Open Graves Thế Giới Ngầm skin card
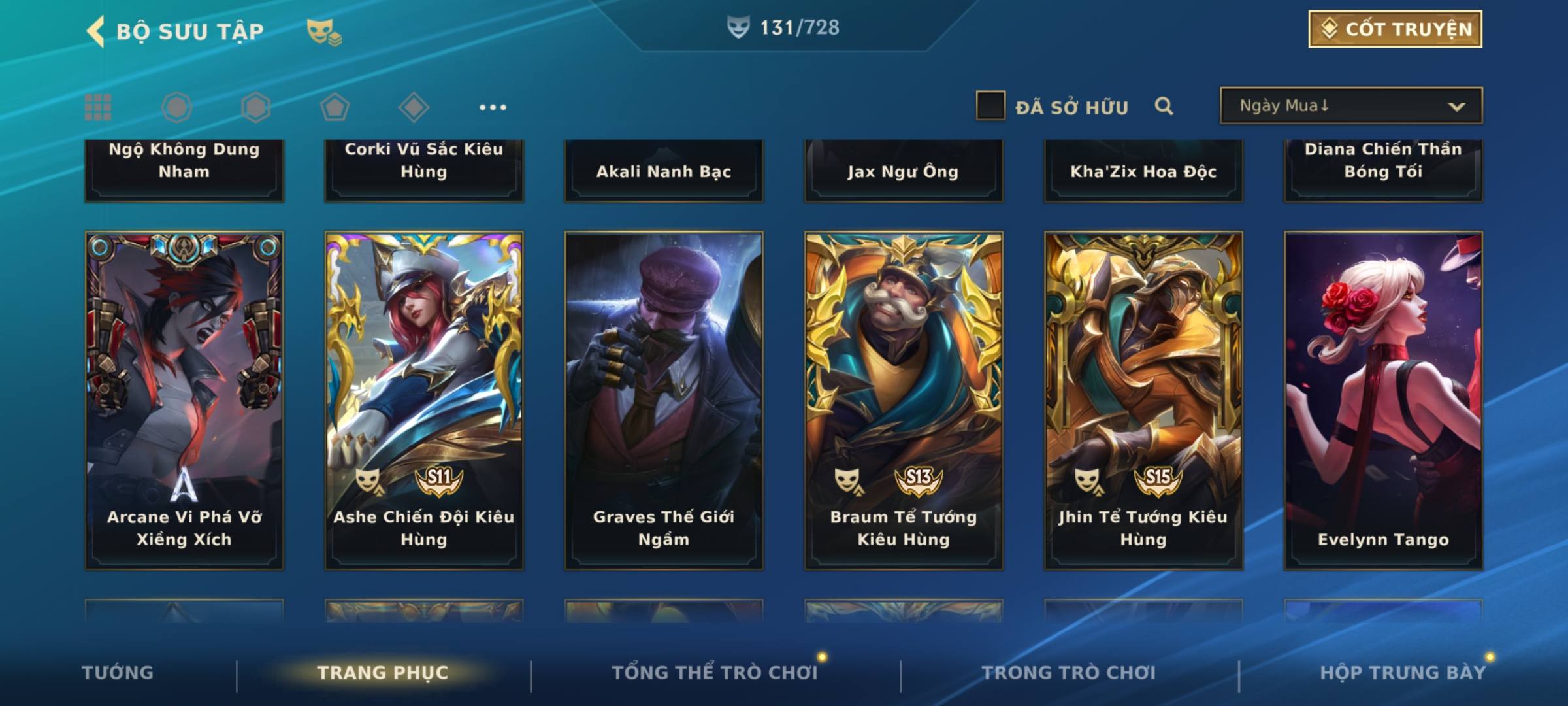This screenshot has height=706, width=1568. 664,400
